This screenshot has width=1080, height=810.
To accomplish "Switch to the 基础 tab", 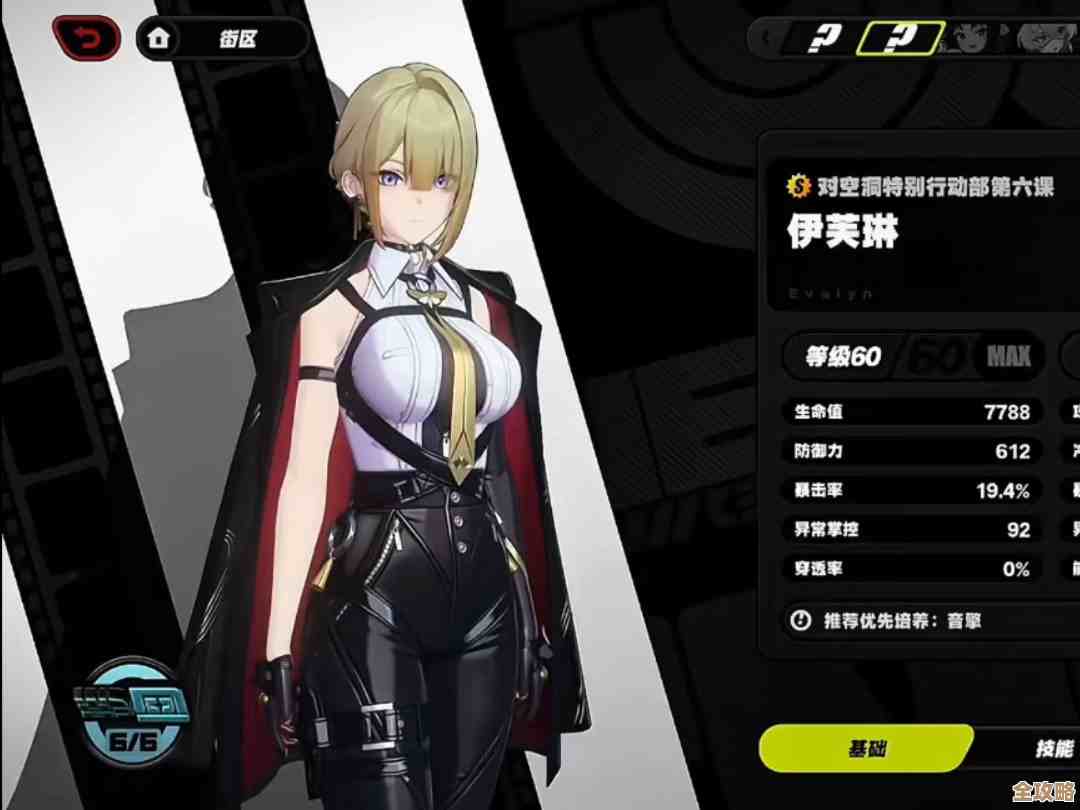I will click(866, 748).
